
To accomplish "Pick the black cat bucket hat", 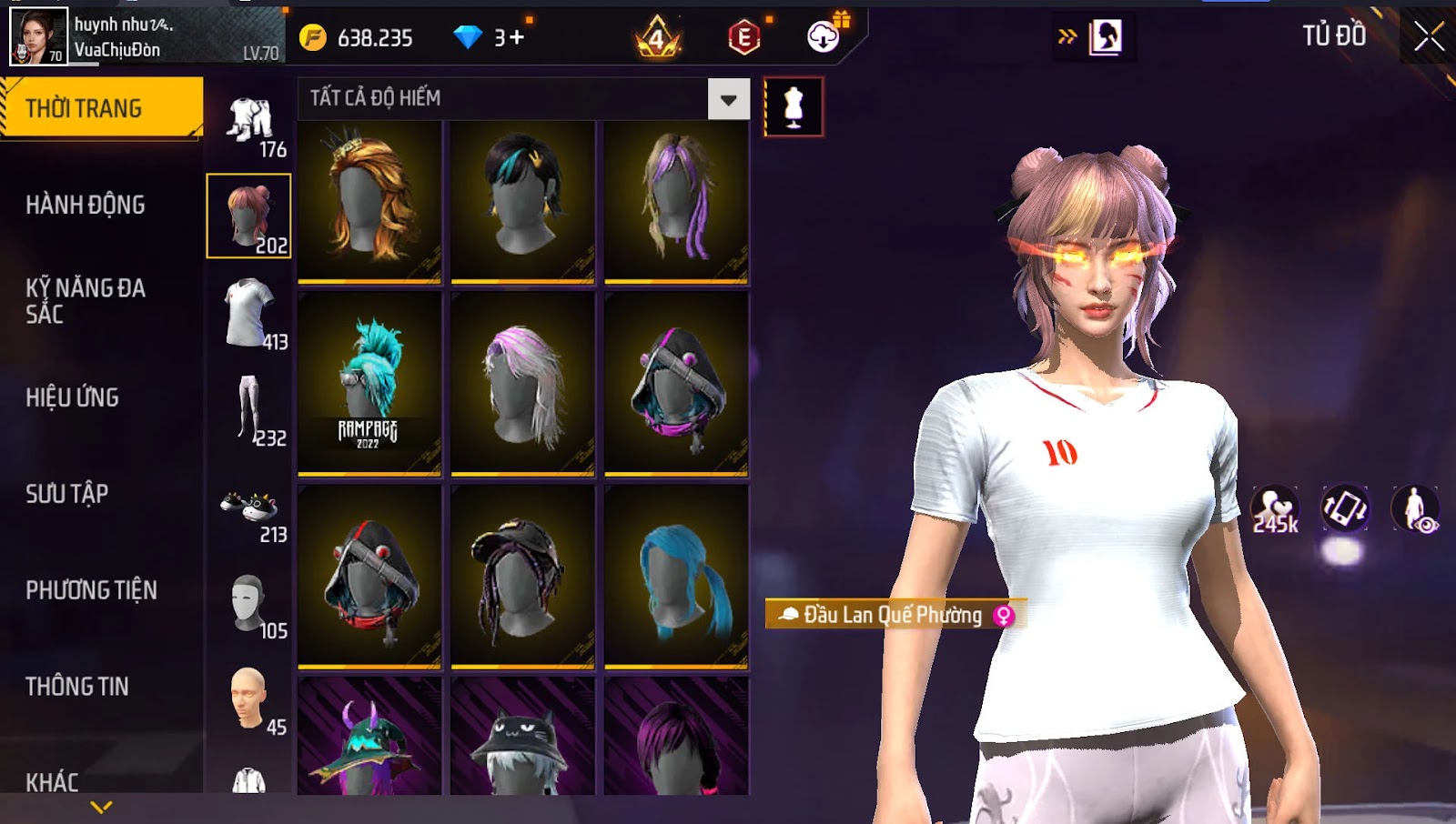I will (522, 737).
